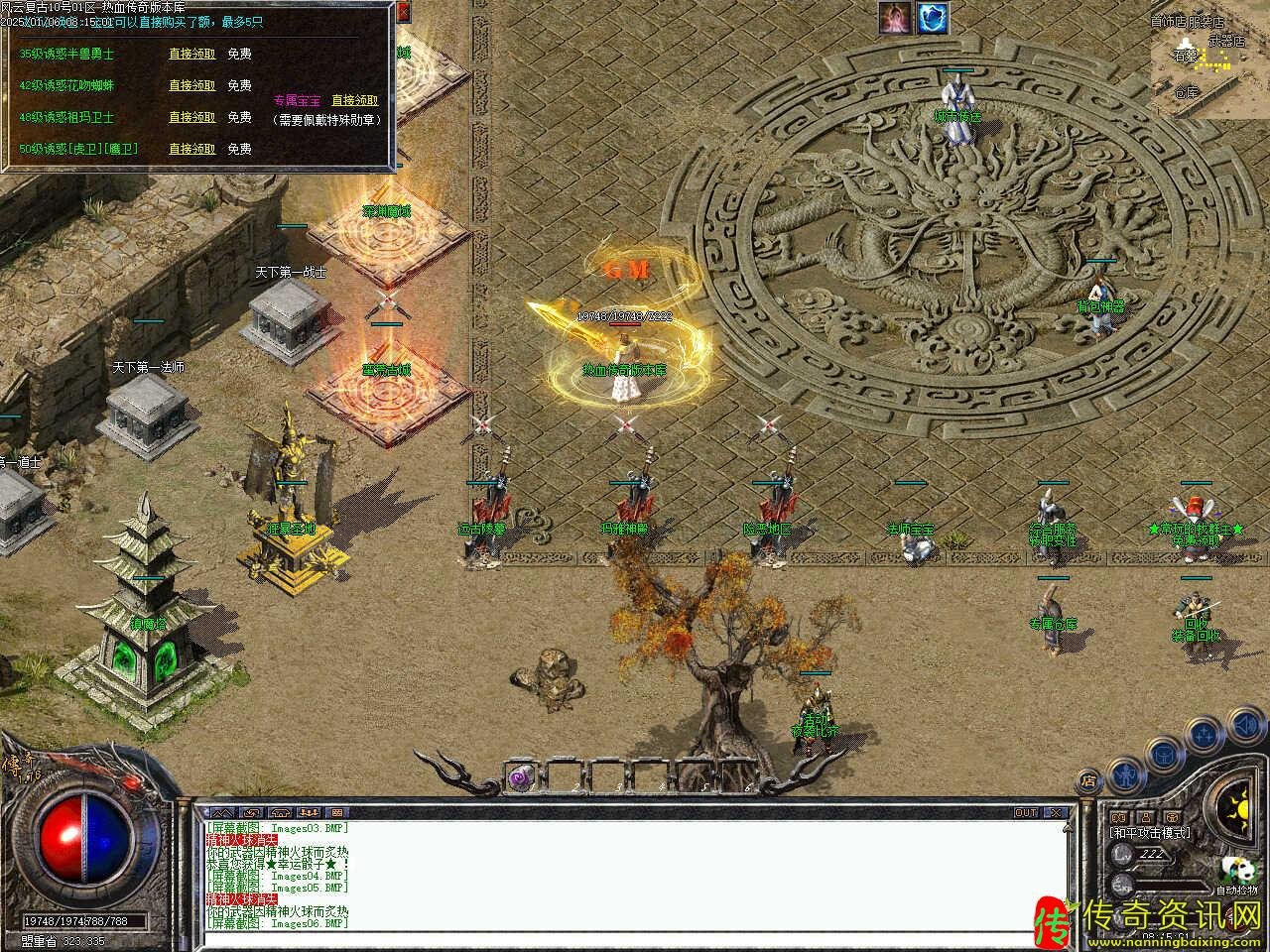Click the blue shield buff icon
Image resolution: width=1270 pixels, height=952 pixels.
coord(933,17)
